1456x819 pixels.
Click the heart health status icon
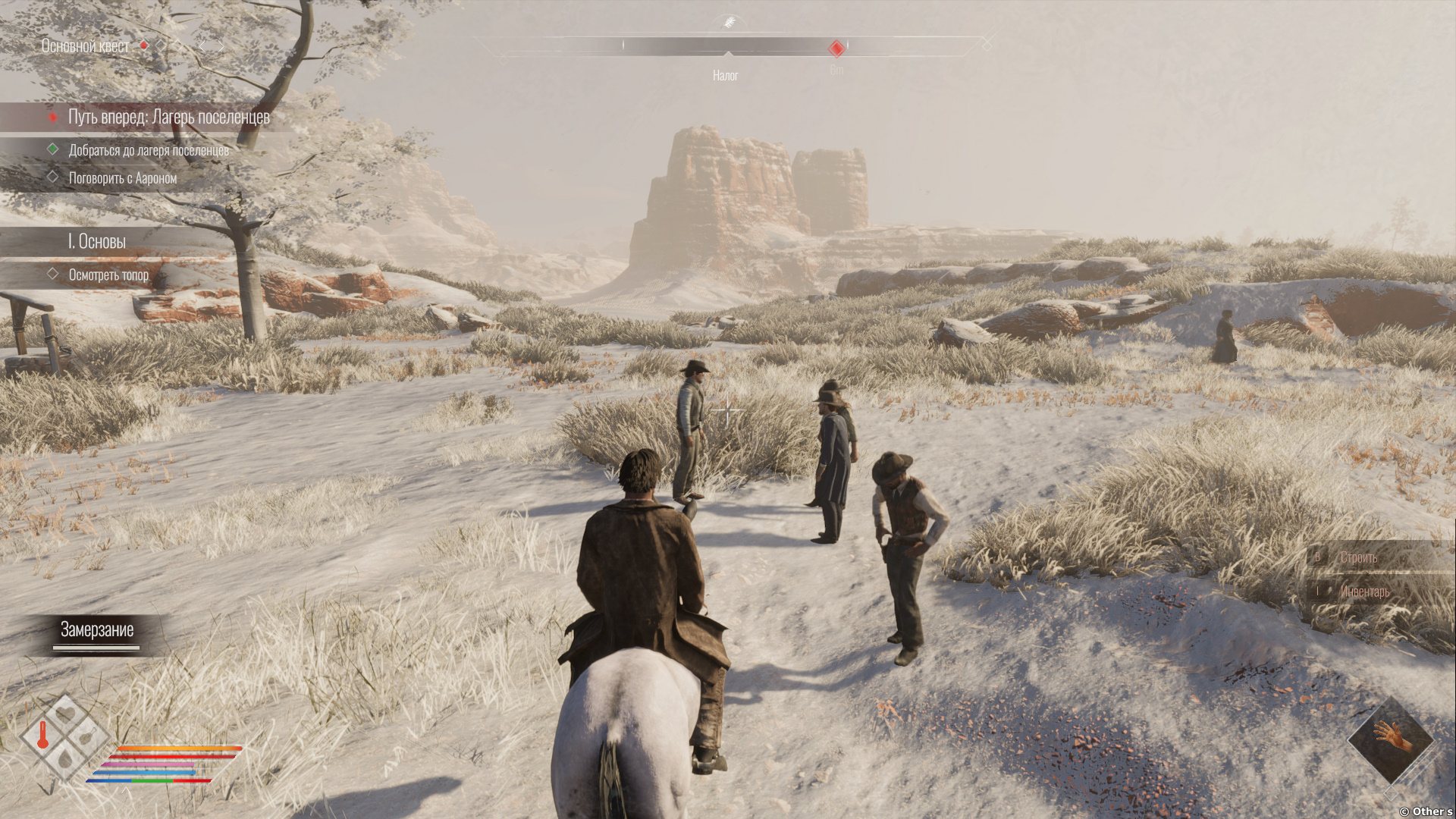(66, 714)
